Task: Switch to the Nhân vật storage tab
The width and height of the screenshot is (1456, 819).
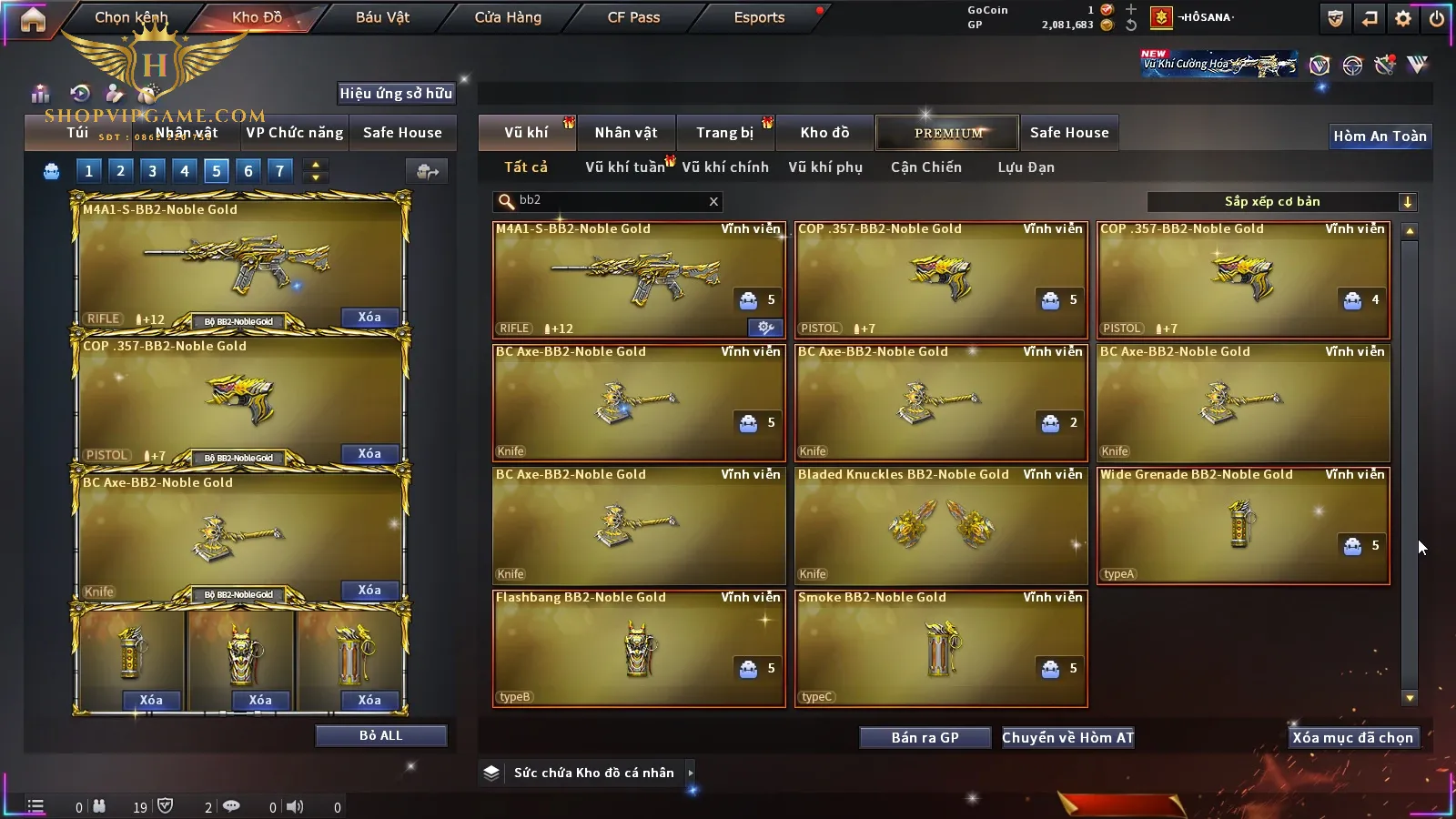Action: (625, 133)
